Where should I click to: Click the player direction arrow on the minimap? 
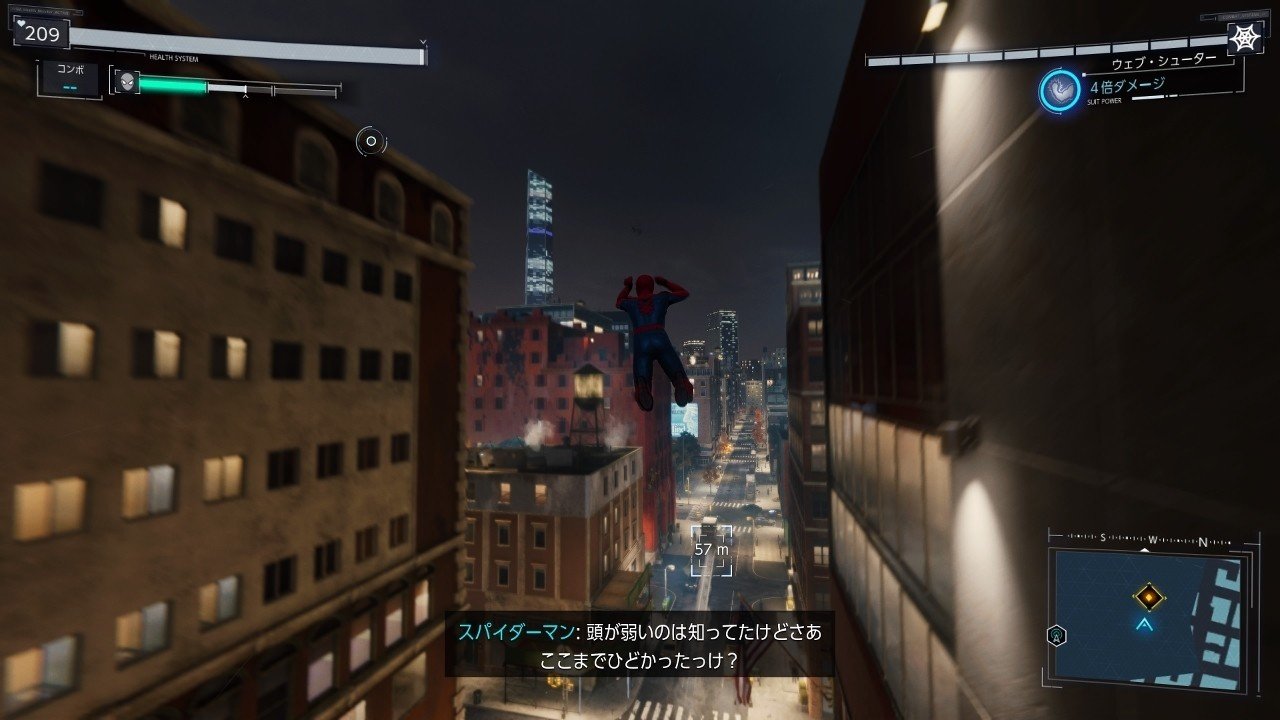(1144, 624)
